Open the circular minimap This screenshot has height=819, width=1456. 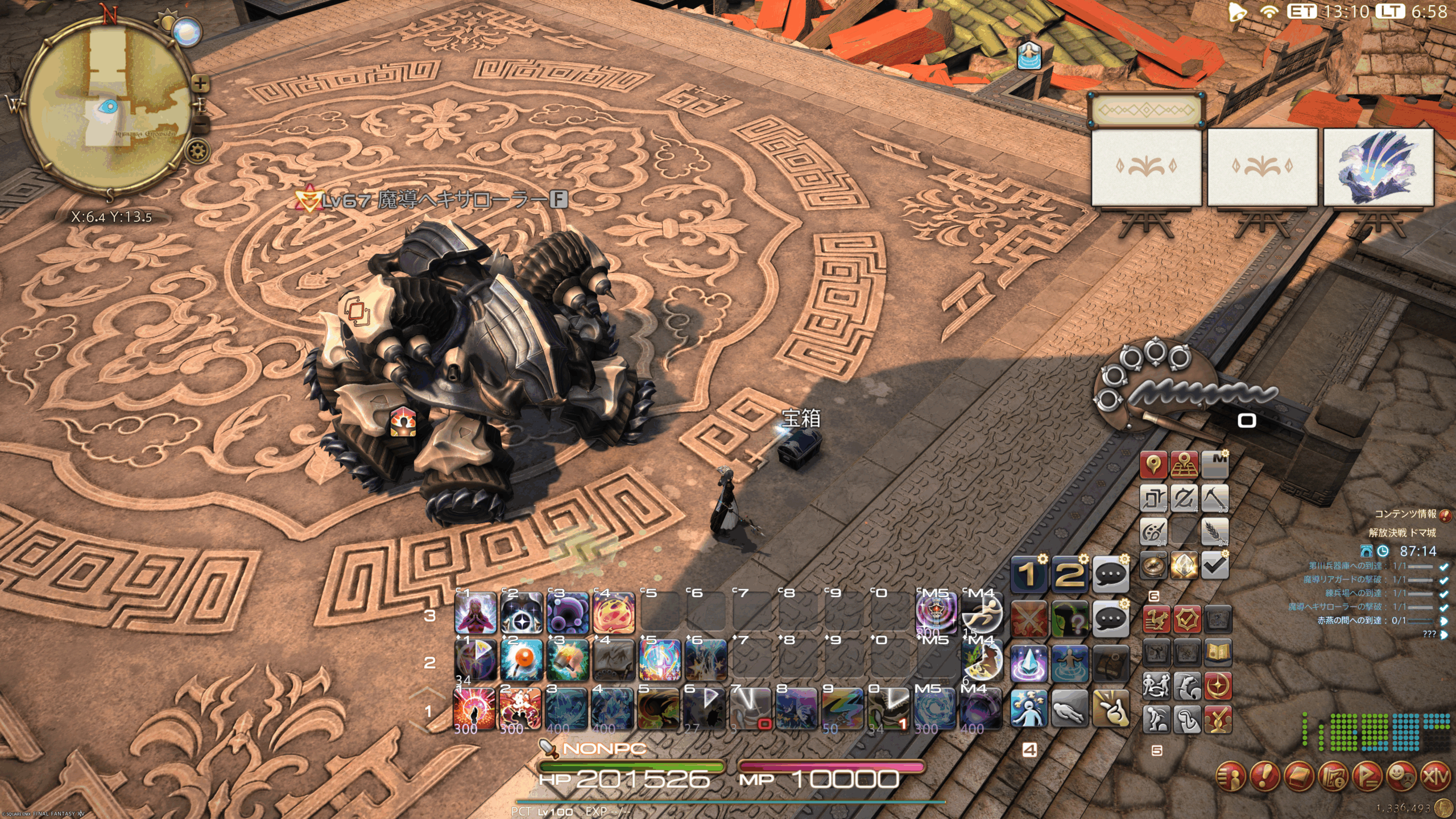click(x=108, y=108)
